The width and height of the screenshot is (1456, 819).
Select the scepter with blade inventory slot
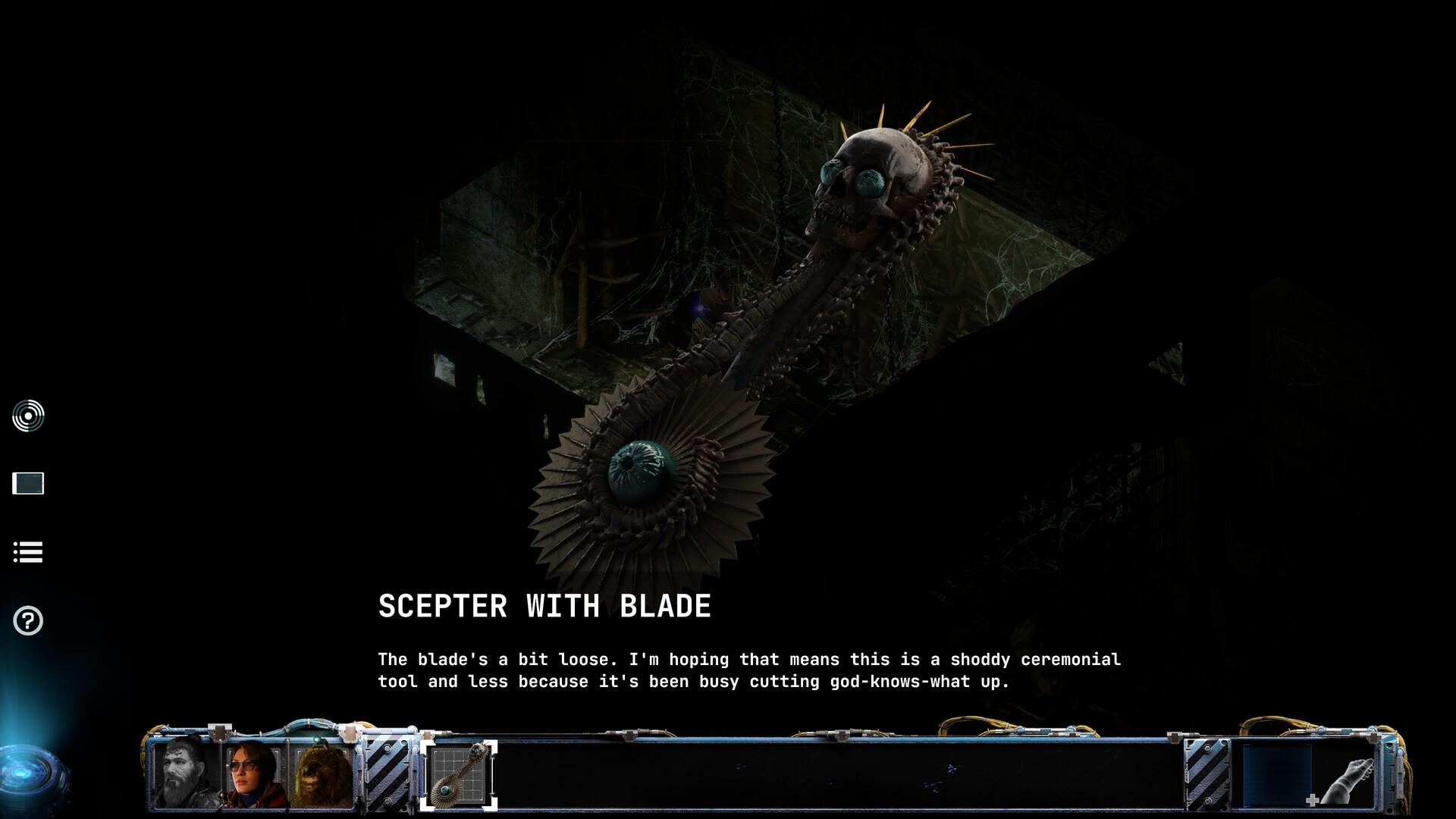pyautogui.click(x=460, y=775)
